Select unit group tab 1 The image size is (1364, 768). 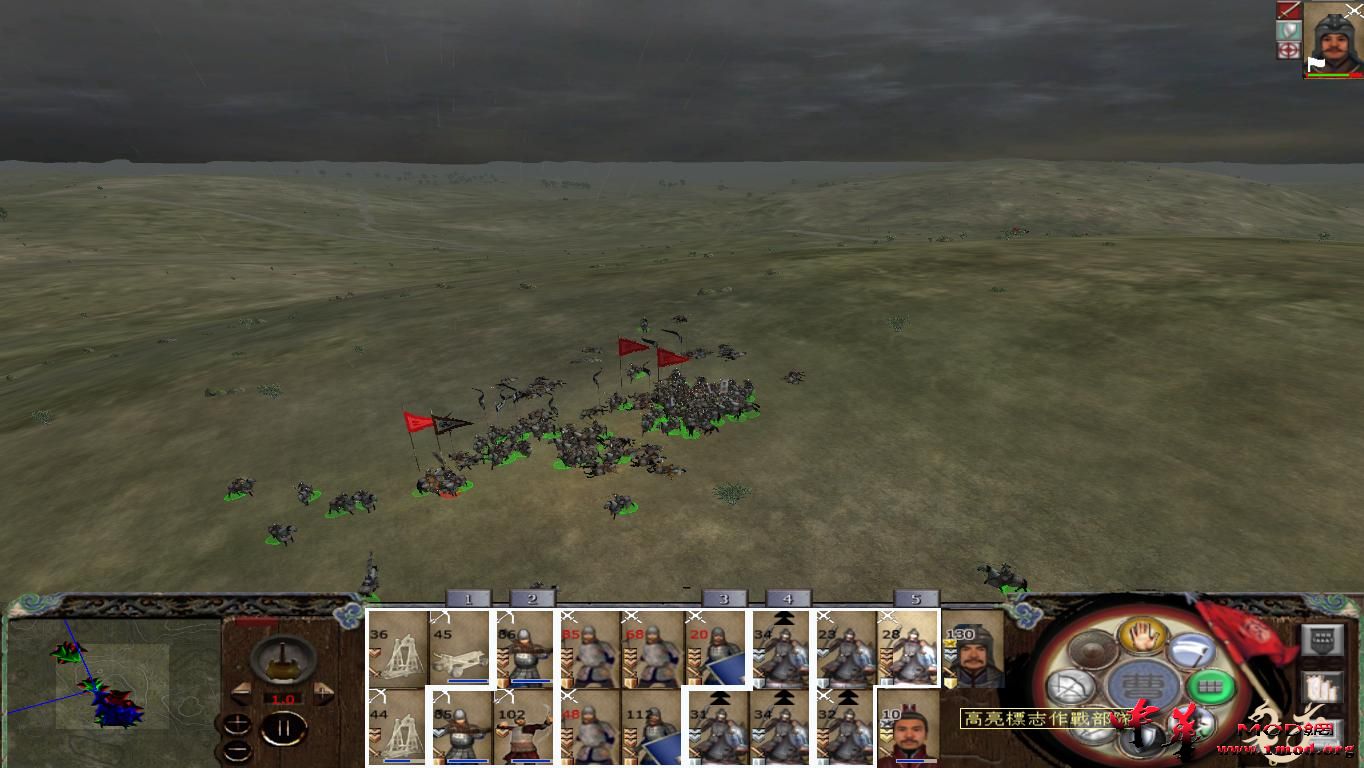click(467, 599)
